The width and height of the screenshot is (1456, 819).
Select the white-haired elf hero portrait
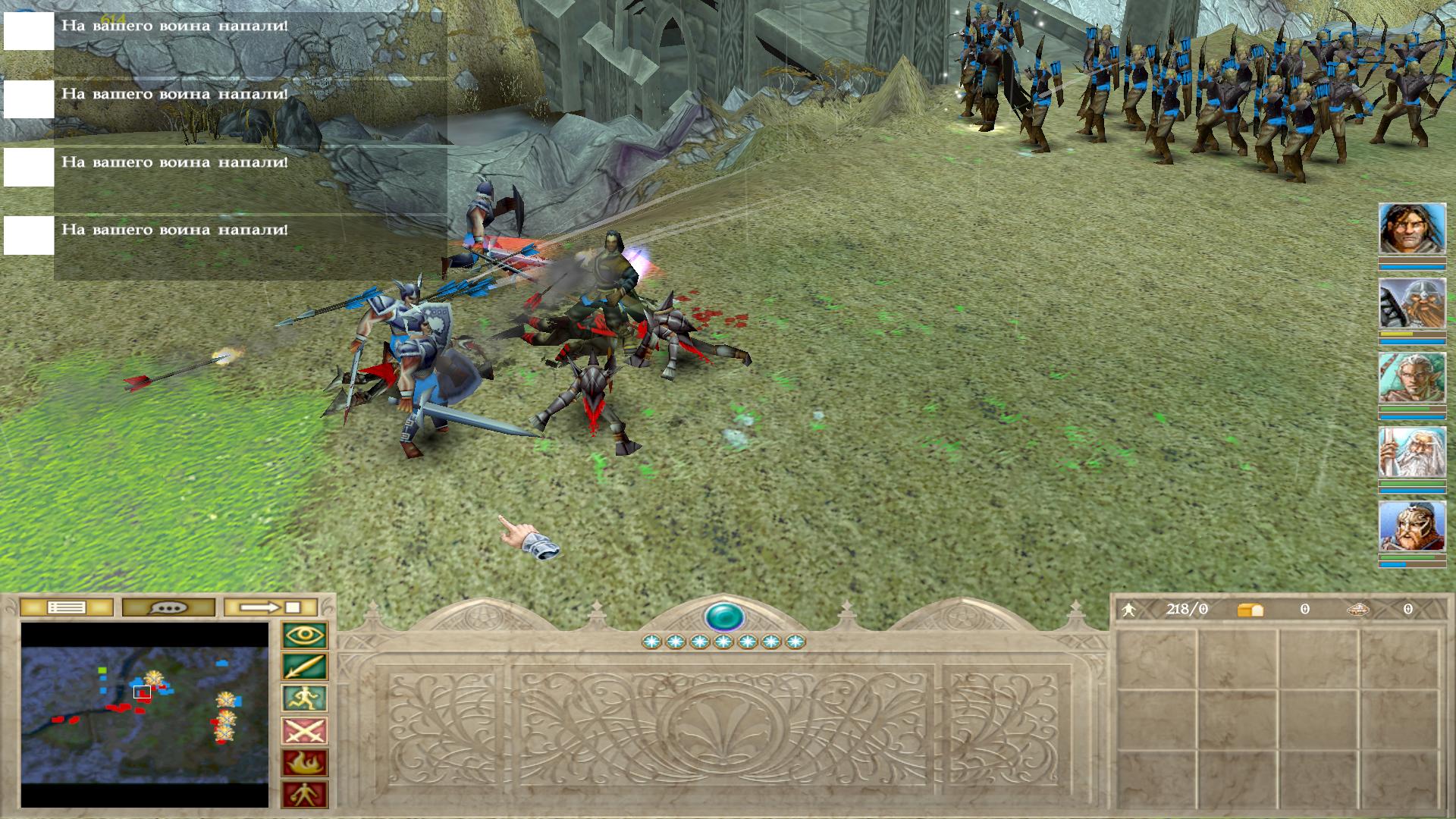[x=1412, y=378]
